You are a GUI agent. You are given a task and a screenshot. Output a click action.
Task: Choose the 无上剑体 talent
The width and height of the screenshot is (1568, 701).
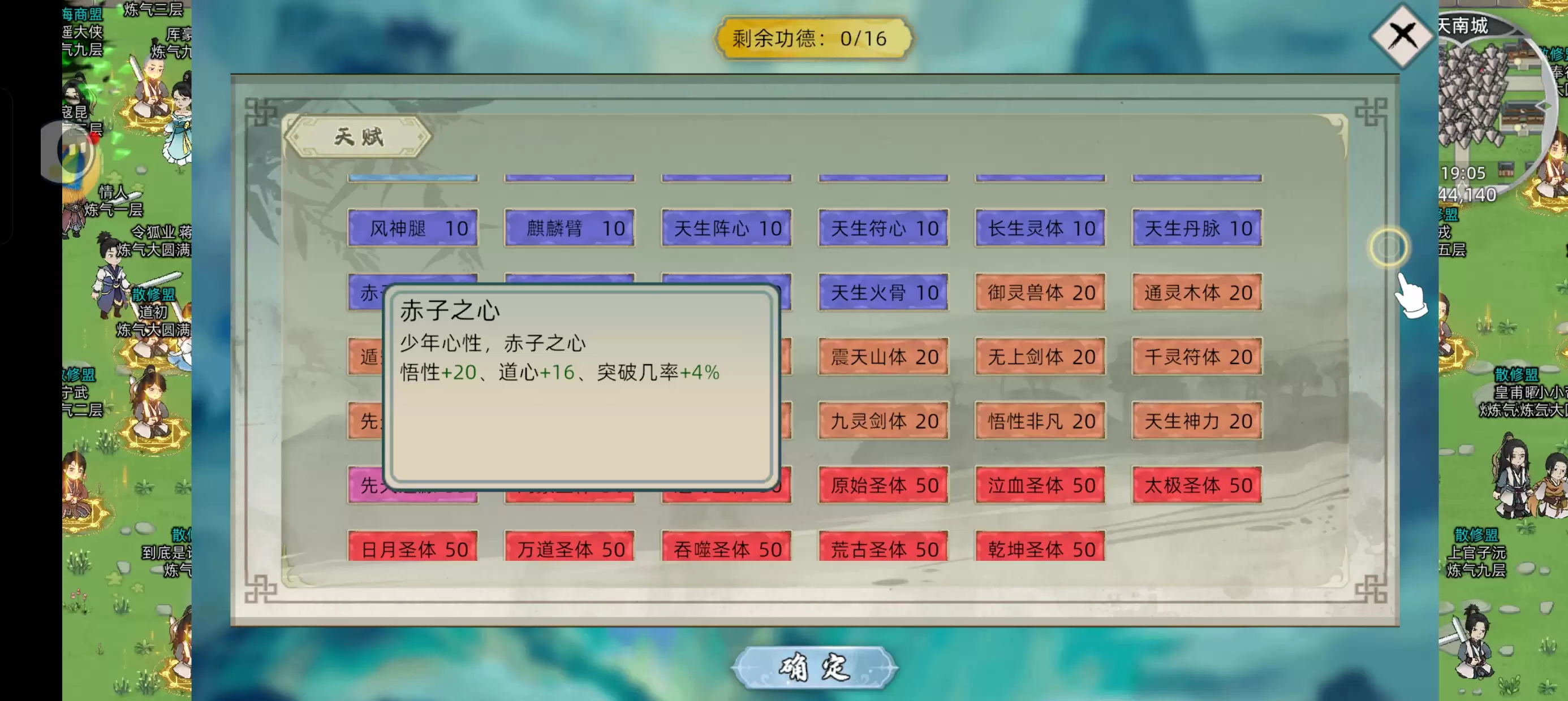point(1040,357)
